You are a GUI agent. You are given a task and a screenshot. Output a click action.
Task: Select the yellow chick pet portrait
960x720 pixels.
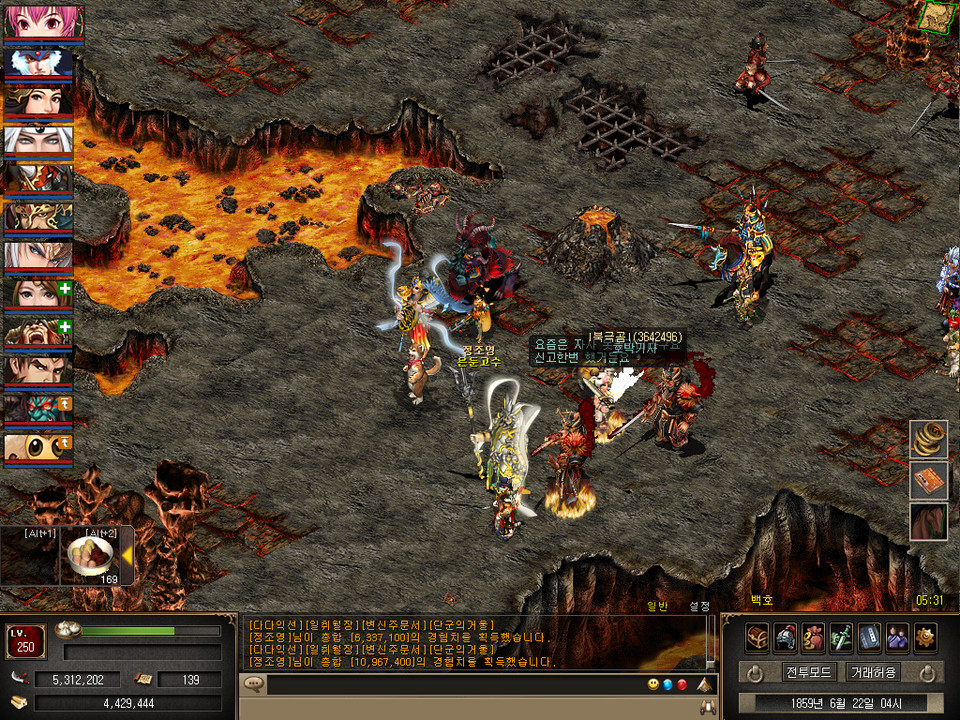38,448
